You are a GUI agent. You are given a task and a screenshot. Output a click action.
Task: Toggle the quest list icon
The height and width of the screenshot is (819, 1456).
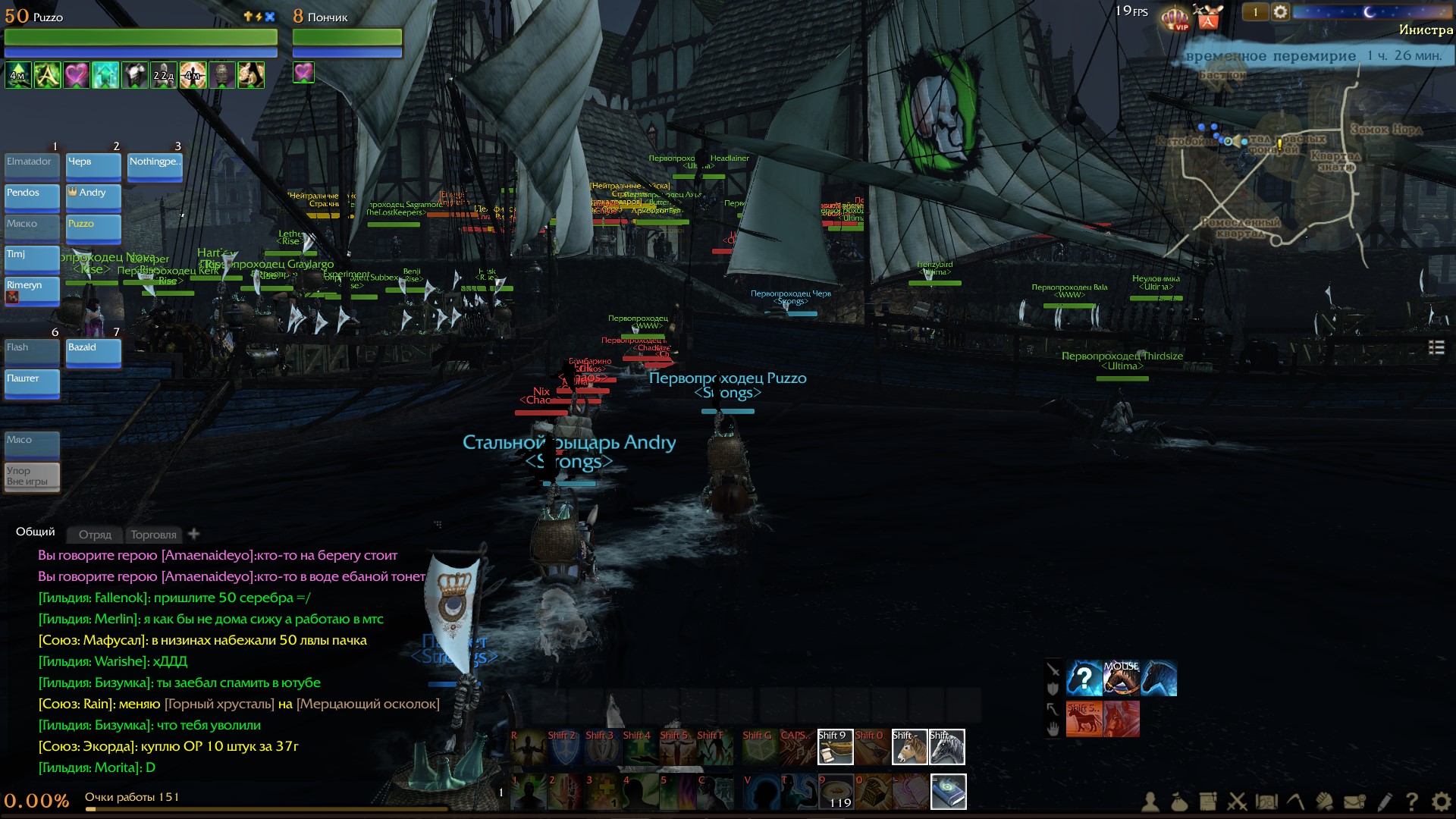click(x=1436, y=347)
